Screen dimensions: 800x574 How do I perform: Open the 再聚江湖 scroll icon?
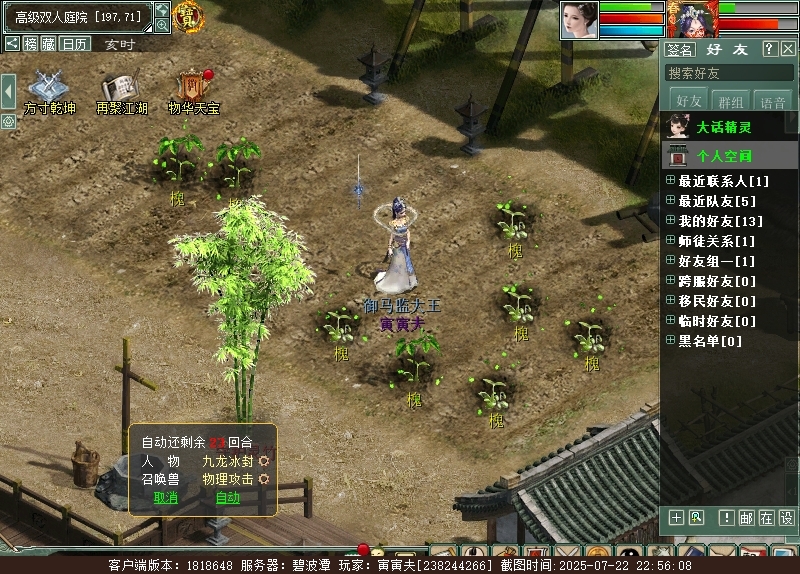(x=121, y=88)
